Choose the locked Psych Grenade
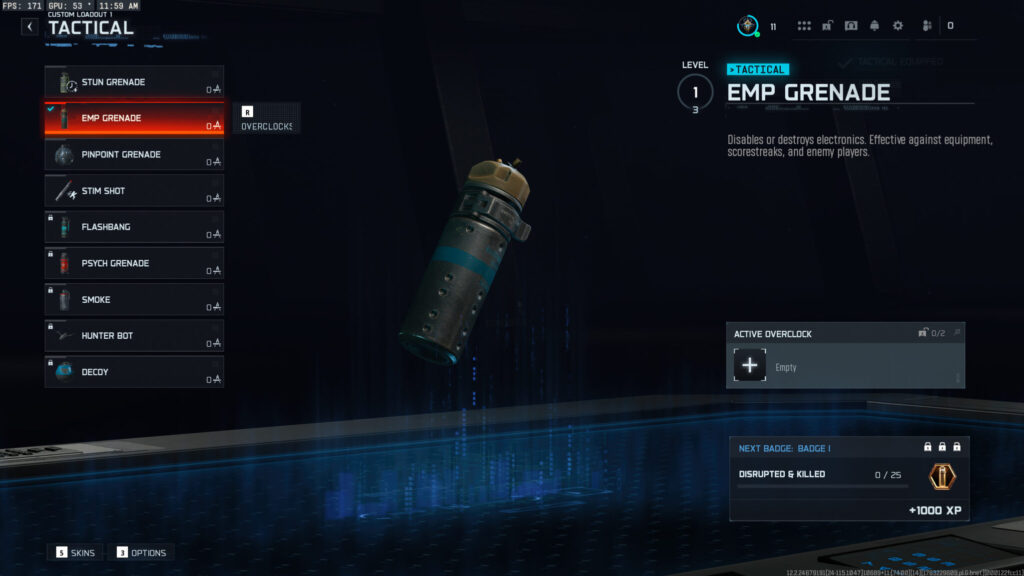Viewport: 1024px width, 576px height. pyautogui.click(x=134, y=263)
